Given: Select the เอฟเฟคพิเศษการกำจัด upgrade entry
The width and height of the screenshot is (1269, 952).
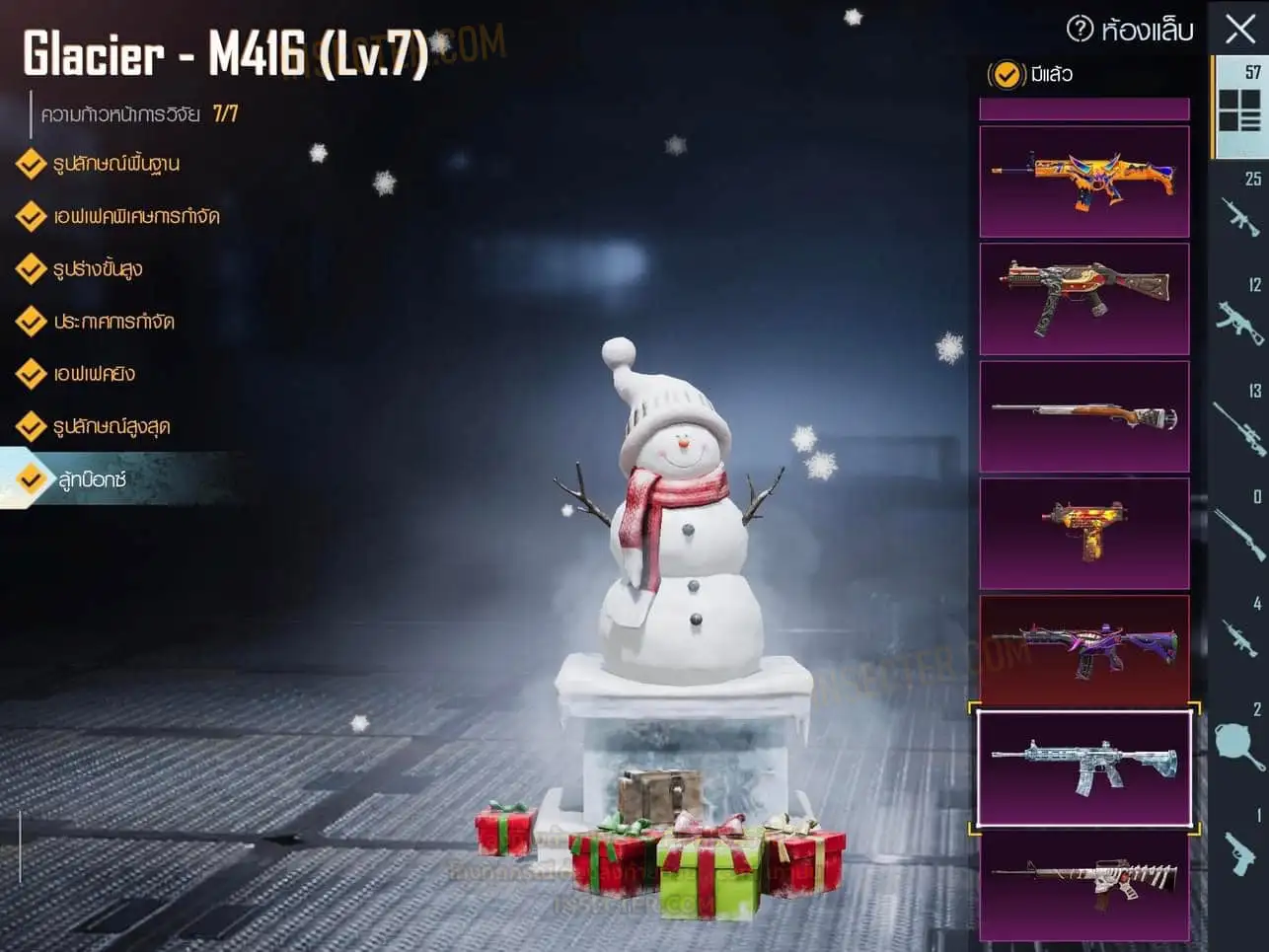Looking at the screenshot, I should pyautogui.click(x=135, y=216).
